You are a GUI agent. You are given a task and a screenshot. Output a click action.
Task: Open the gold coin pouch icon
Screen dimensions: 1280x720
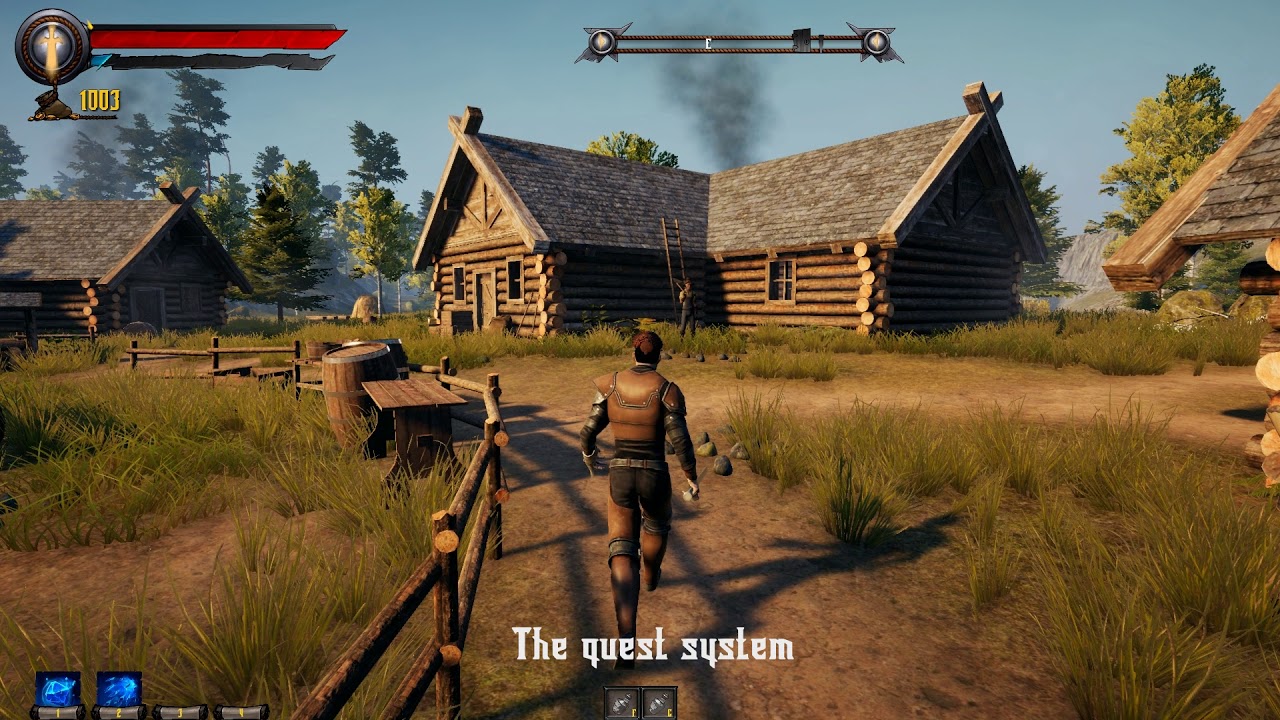[x=52, y=105]
